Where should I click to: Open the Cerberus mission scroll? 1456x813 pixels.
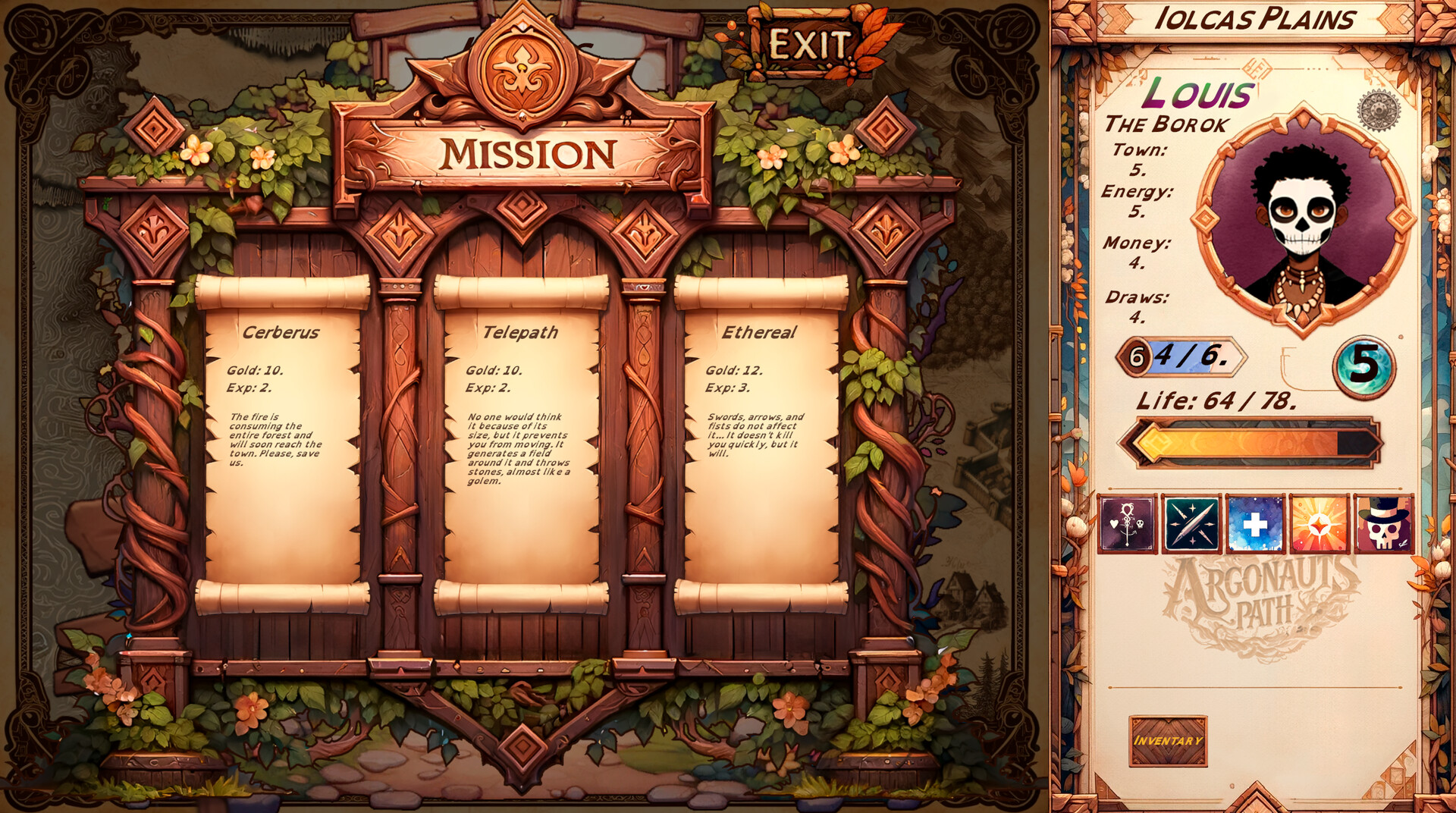coord(281,440)
